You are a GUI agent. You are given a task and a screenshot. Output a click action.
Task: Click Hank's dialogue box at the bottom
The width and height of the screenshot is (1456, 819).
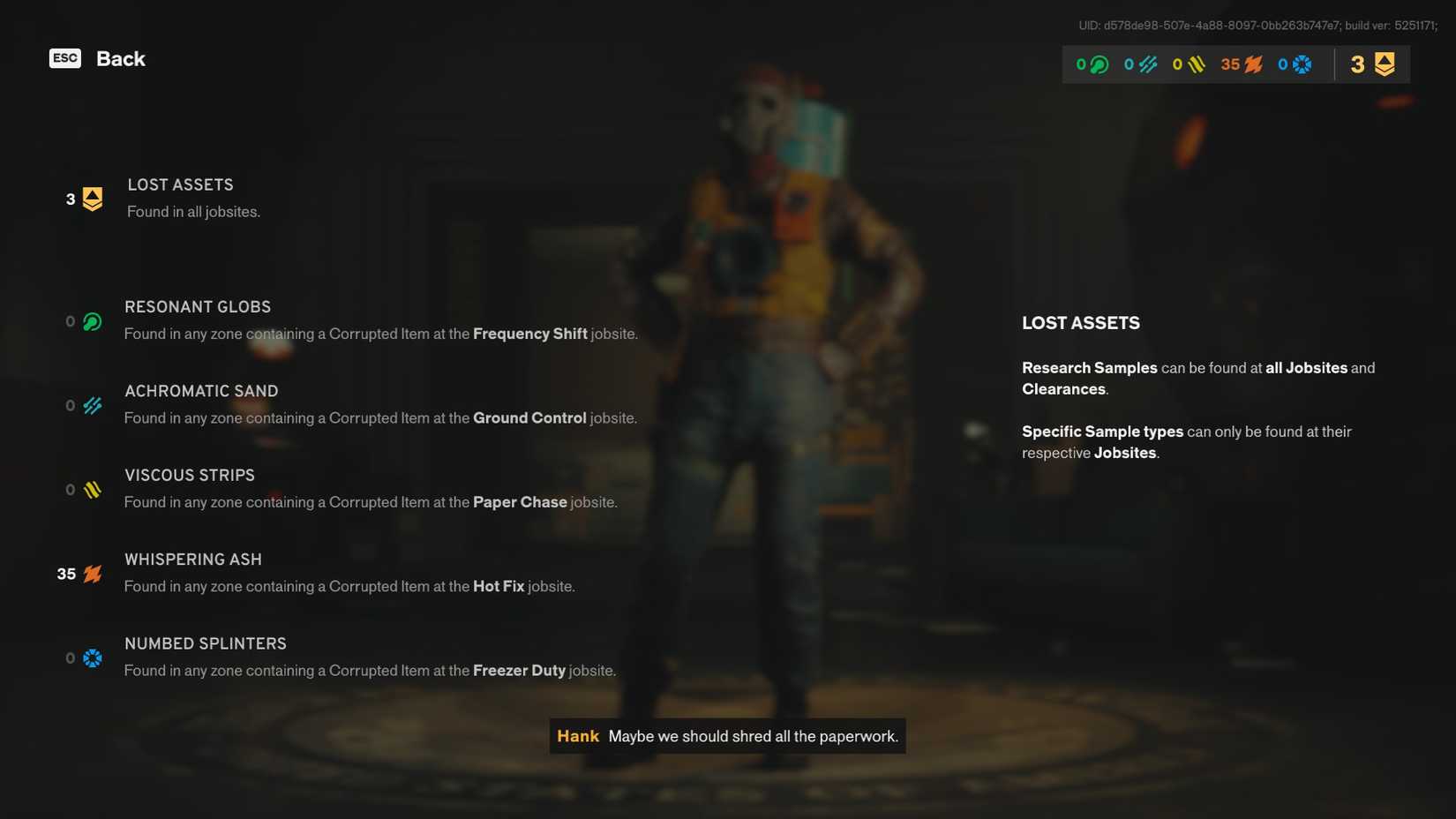coord(727,736)
